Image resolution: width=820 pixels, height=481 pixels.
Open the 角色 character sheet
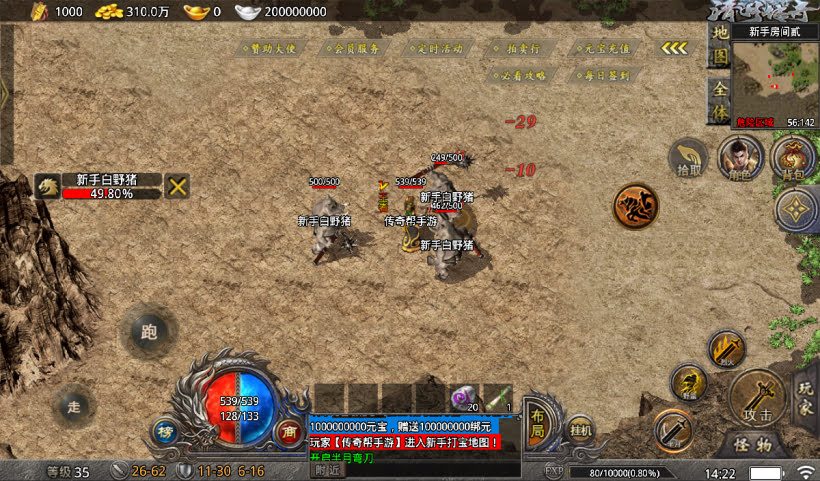click(740, 158)
